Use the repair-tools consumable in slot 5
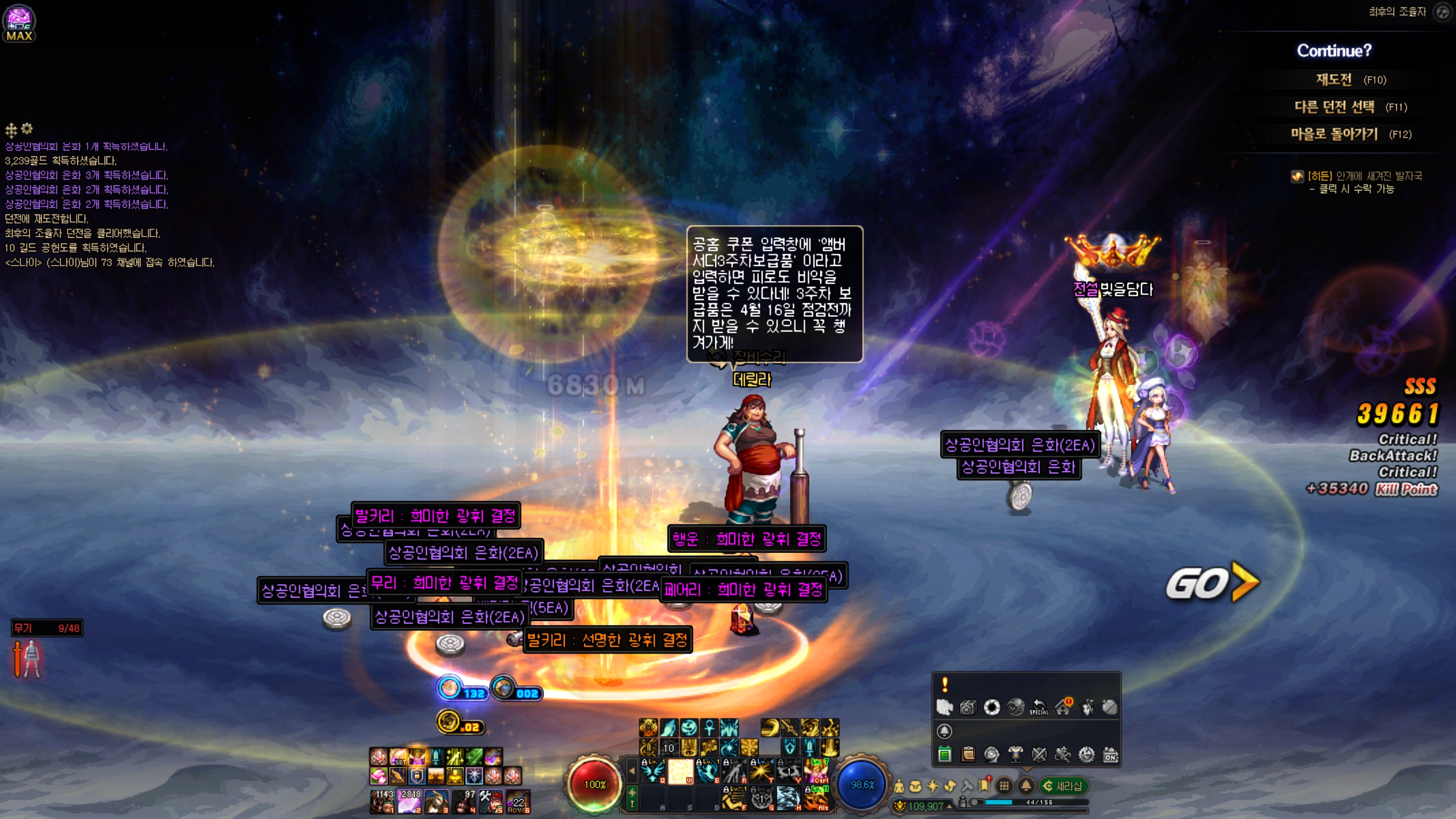This screenshot has height=819, width=1456. tap(491, 801)
